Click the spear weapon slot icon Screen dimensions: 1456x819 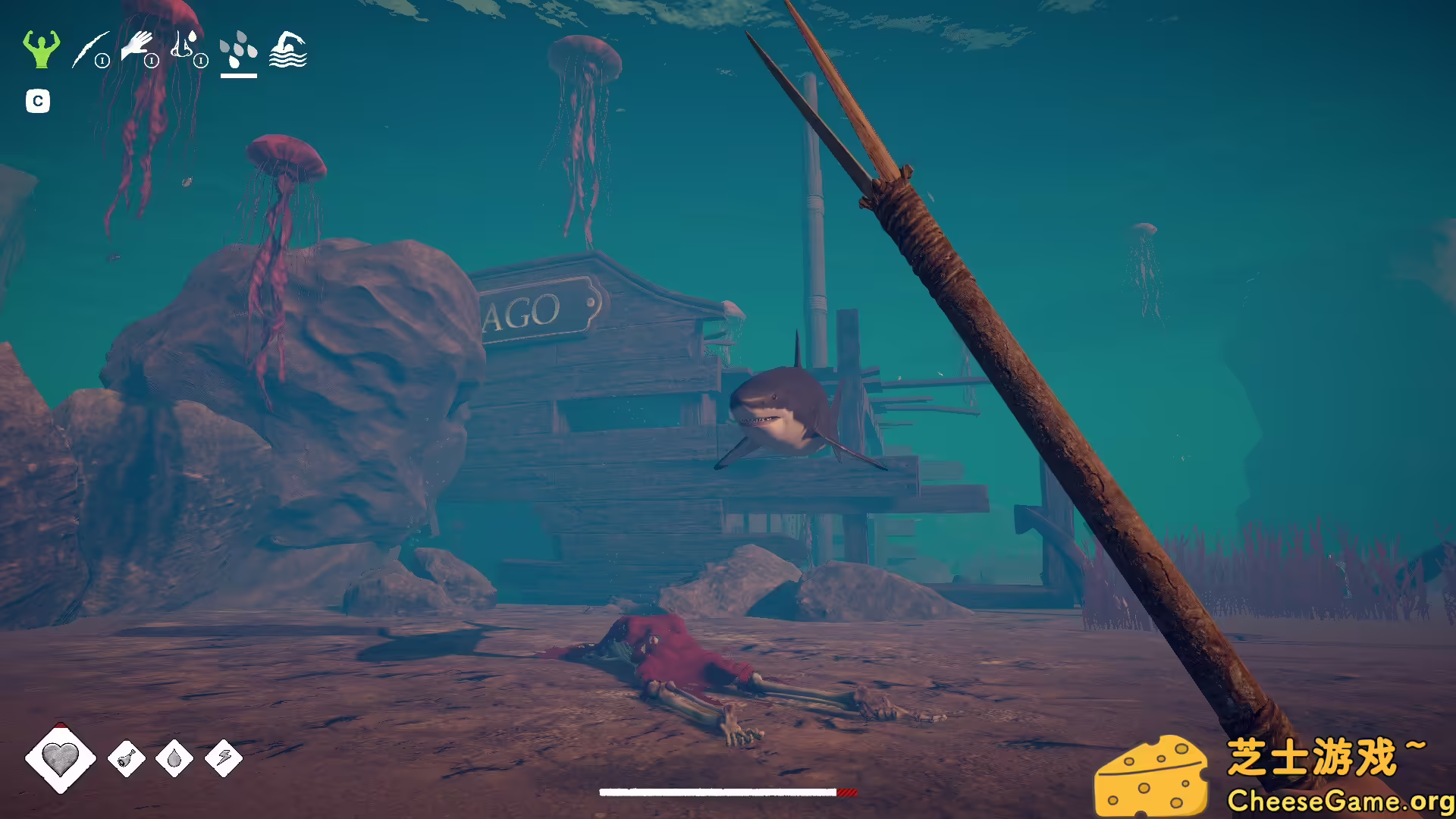pyautogui.click(x=89, y=49)
